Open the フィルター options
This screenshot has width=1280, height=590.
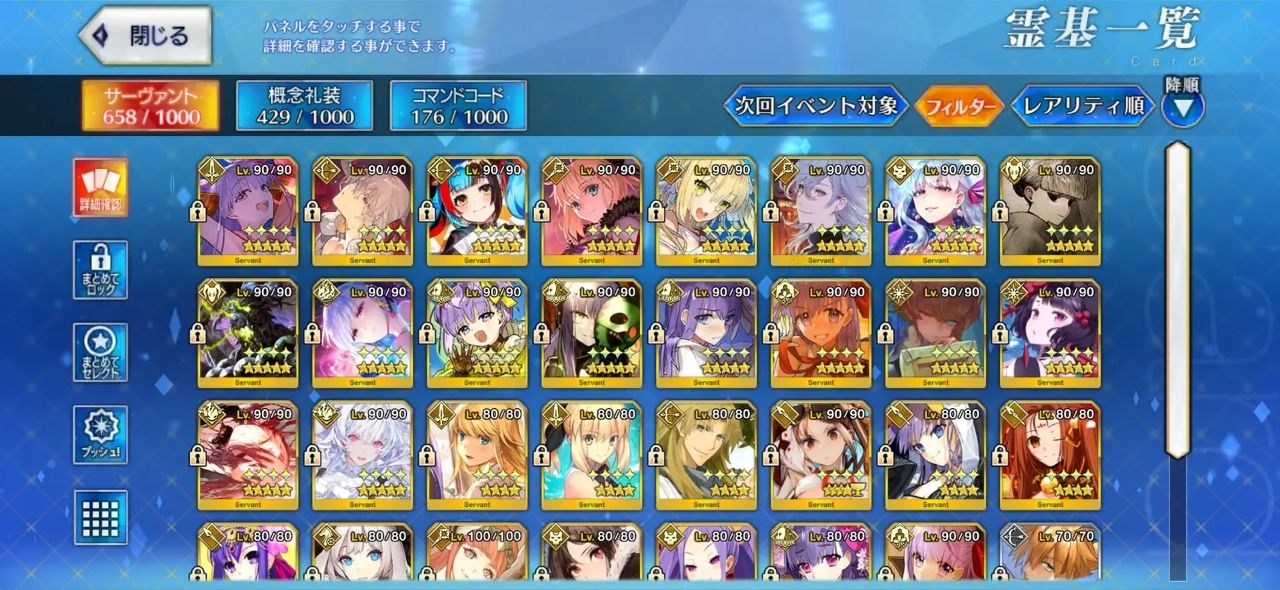pyautogui.click(x=958, y=106)
